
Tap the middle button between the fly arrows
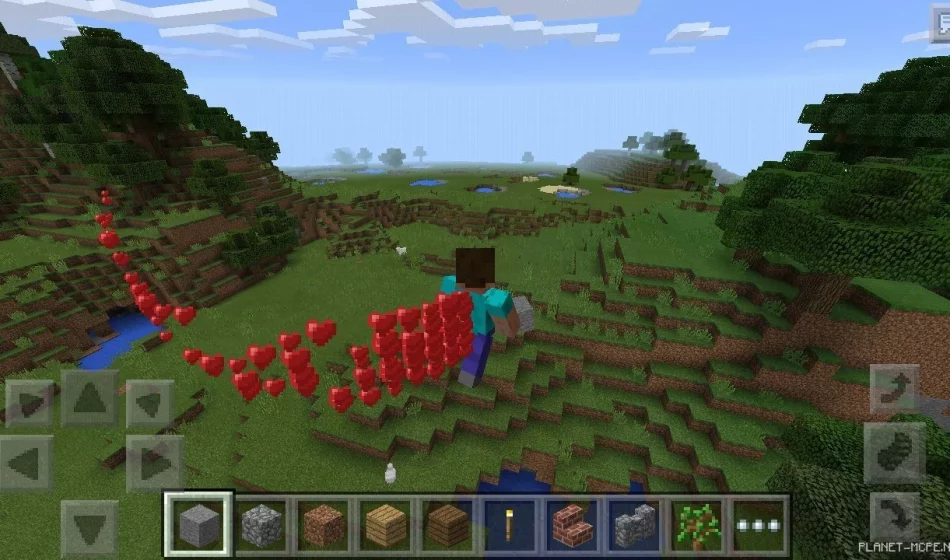[x=895, y=452]
